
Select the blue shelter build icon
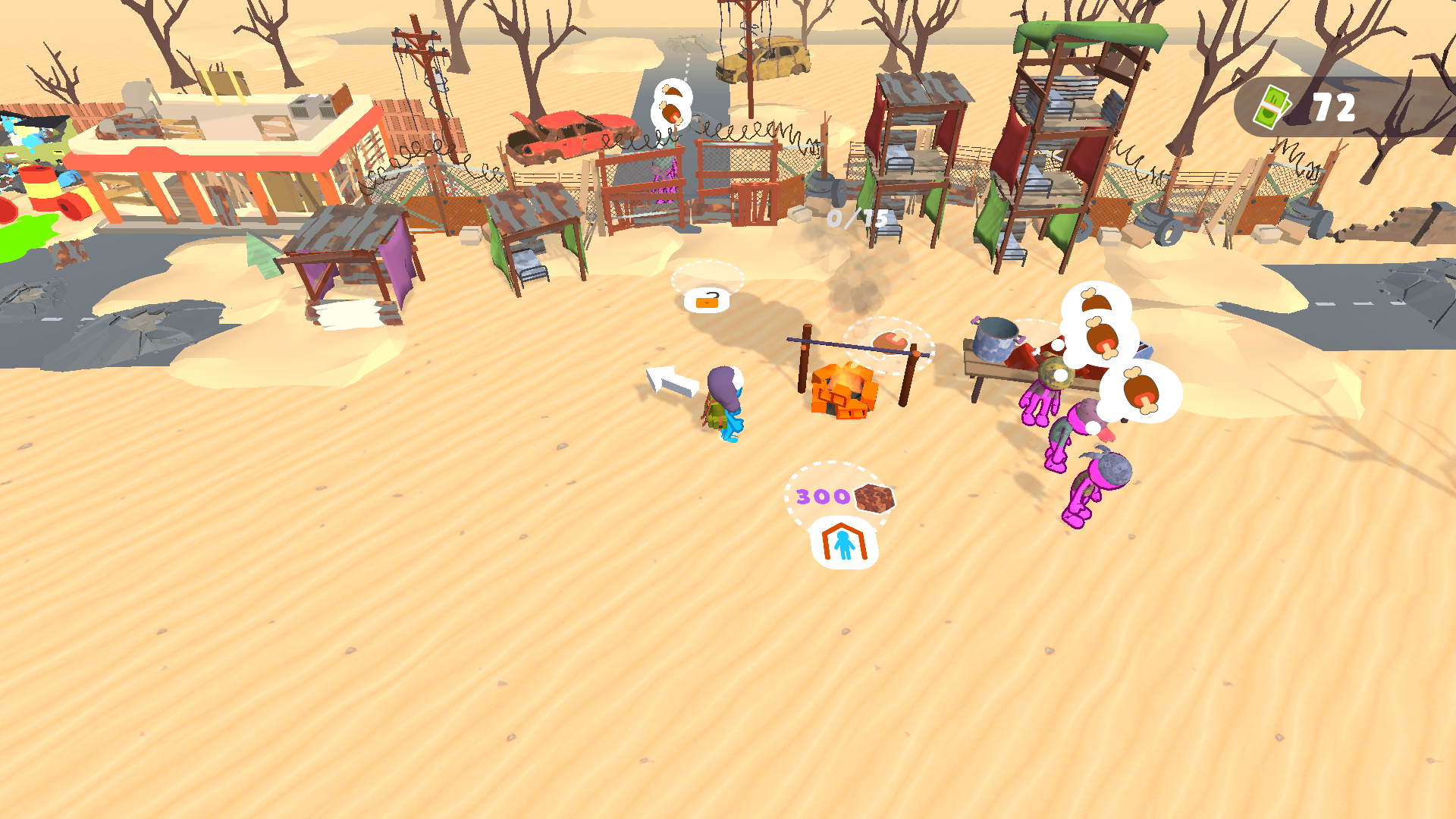[x=844, y=541]
